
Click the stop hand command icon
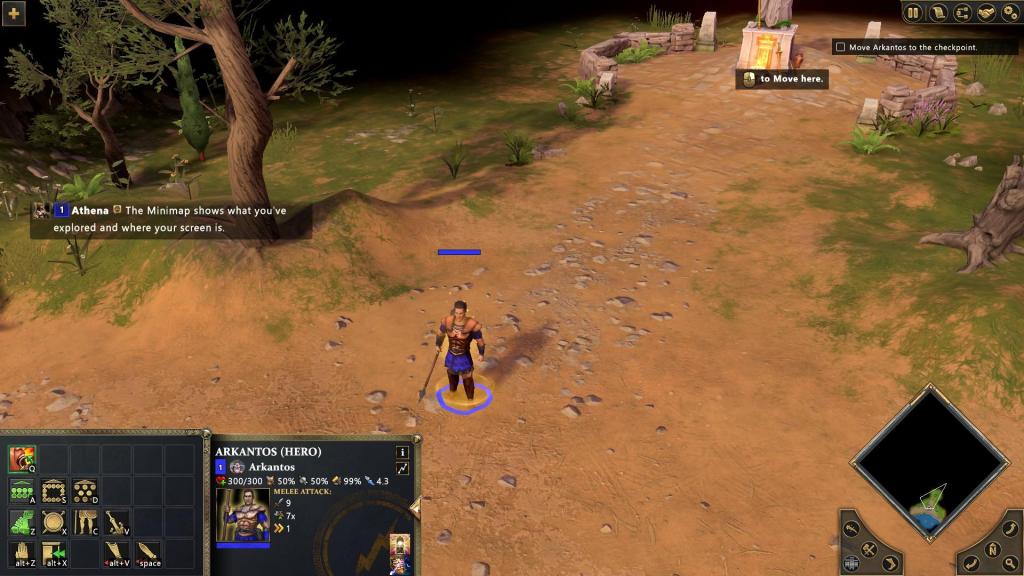(22, 553)
